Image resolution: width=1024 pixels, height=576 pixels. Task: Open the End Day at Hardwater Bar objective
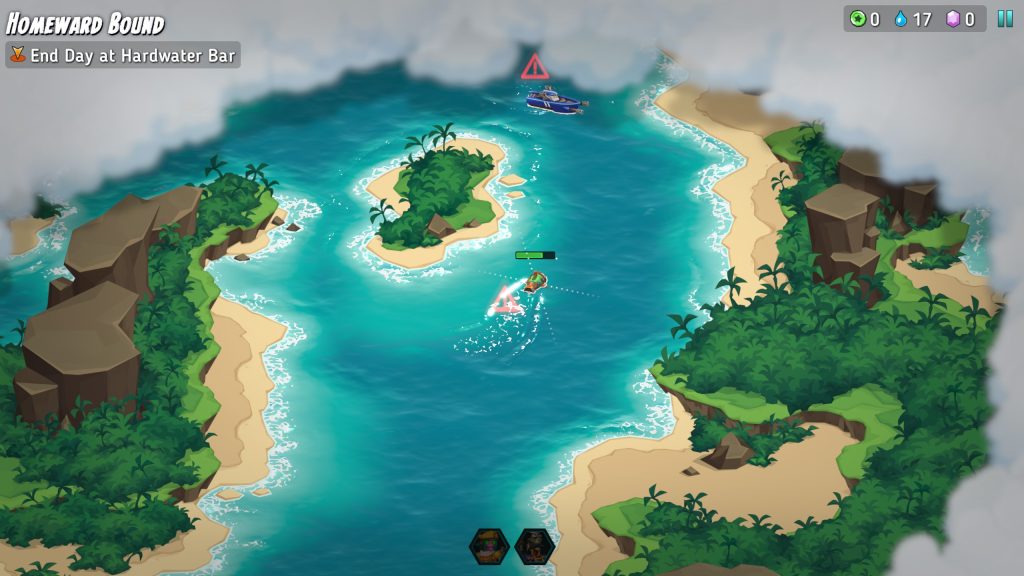tap(123, 55)
